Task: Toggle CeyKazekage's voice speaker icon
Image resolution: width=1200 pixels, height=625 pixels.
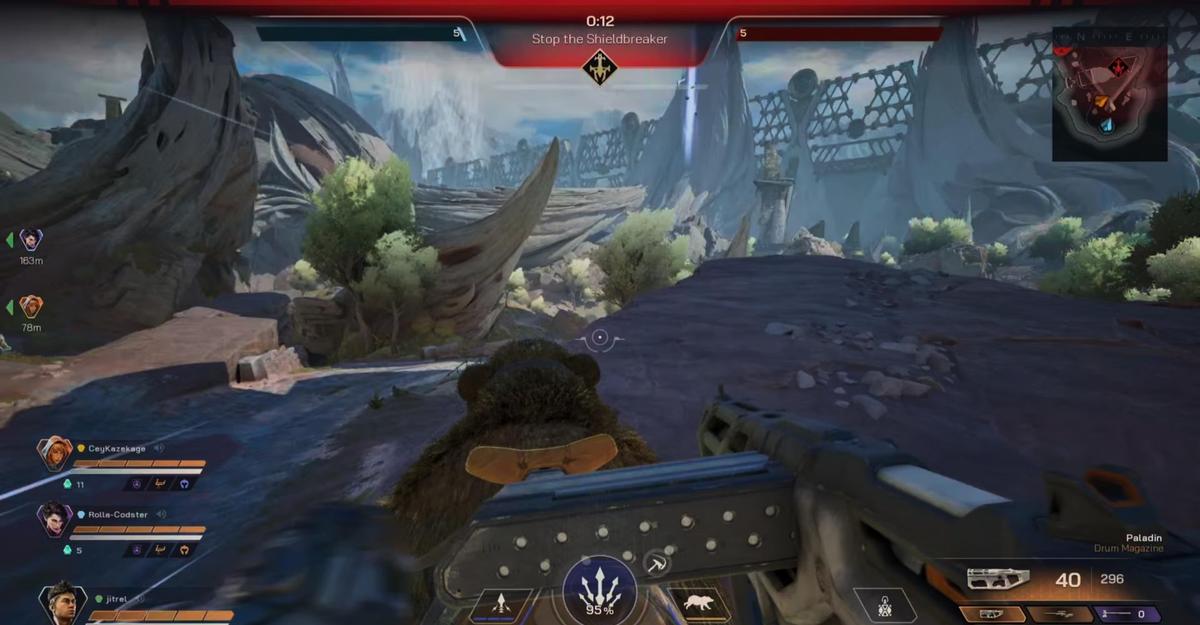Action: click(159, 449)
